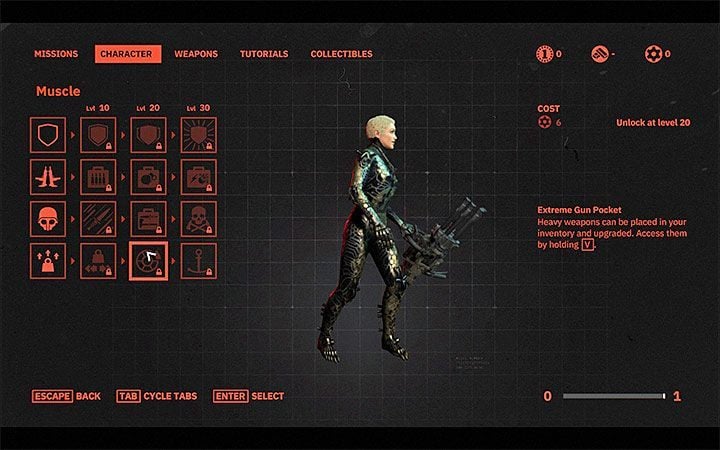Viewport: 720px width, 450px height.
Task: Select the locked ammo crate level 10 skill
Action: click(x=98, y=177)
